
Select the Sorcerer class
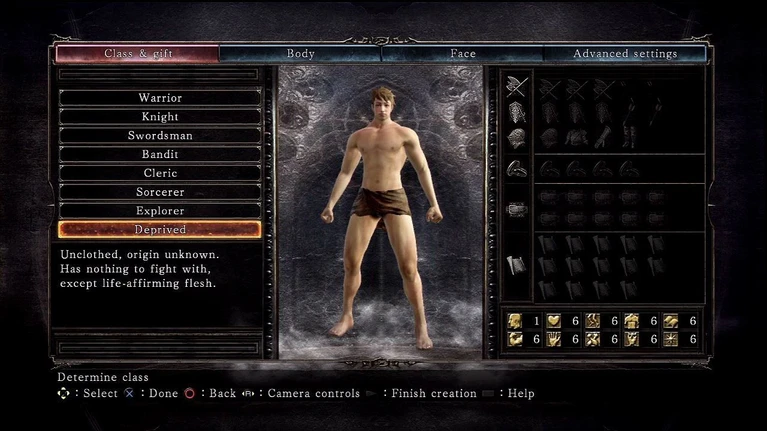tap(160, 192)
